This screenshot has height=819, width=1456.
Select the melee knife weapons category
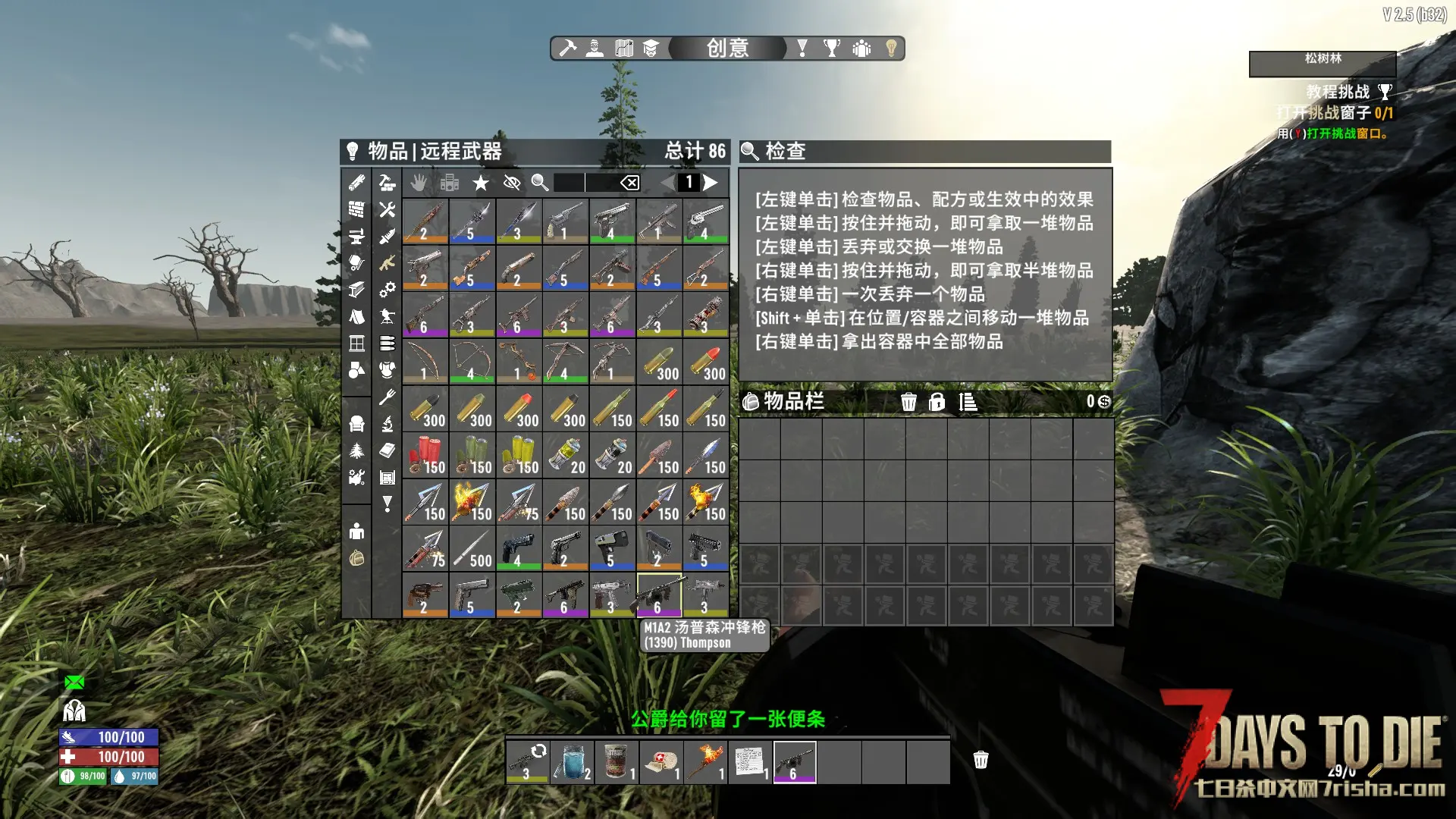click(x=388, y=237)
